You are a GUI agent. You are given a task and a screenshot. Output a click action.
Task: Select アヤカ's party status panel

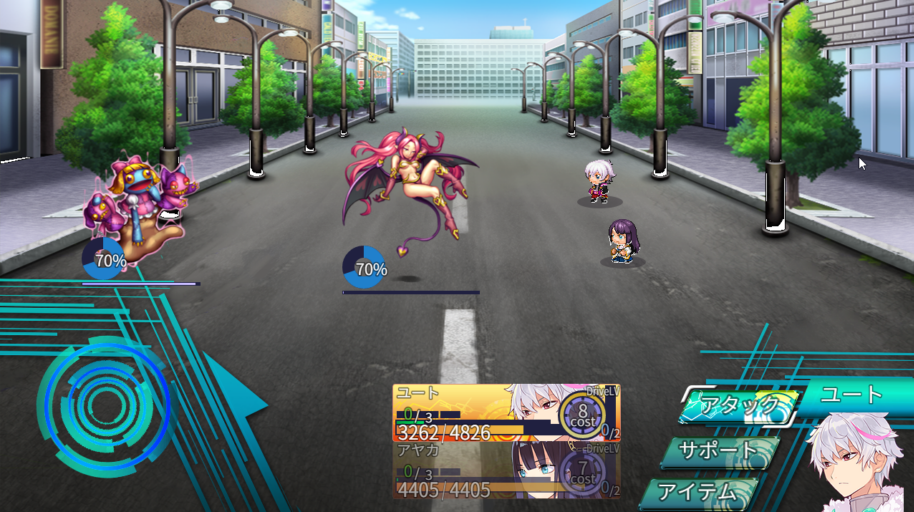[506, 470]
